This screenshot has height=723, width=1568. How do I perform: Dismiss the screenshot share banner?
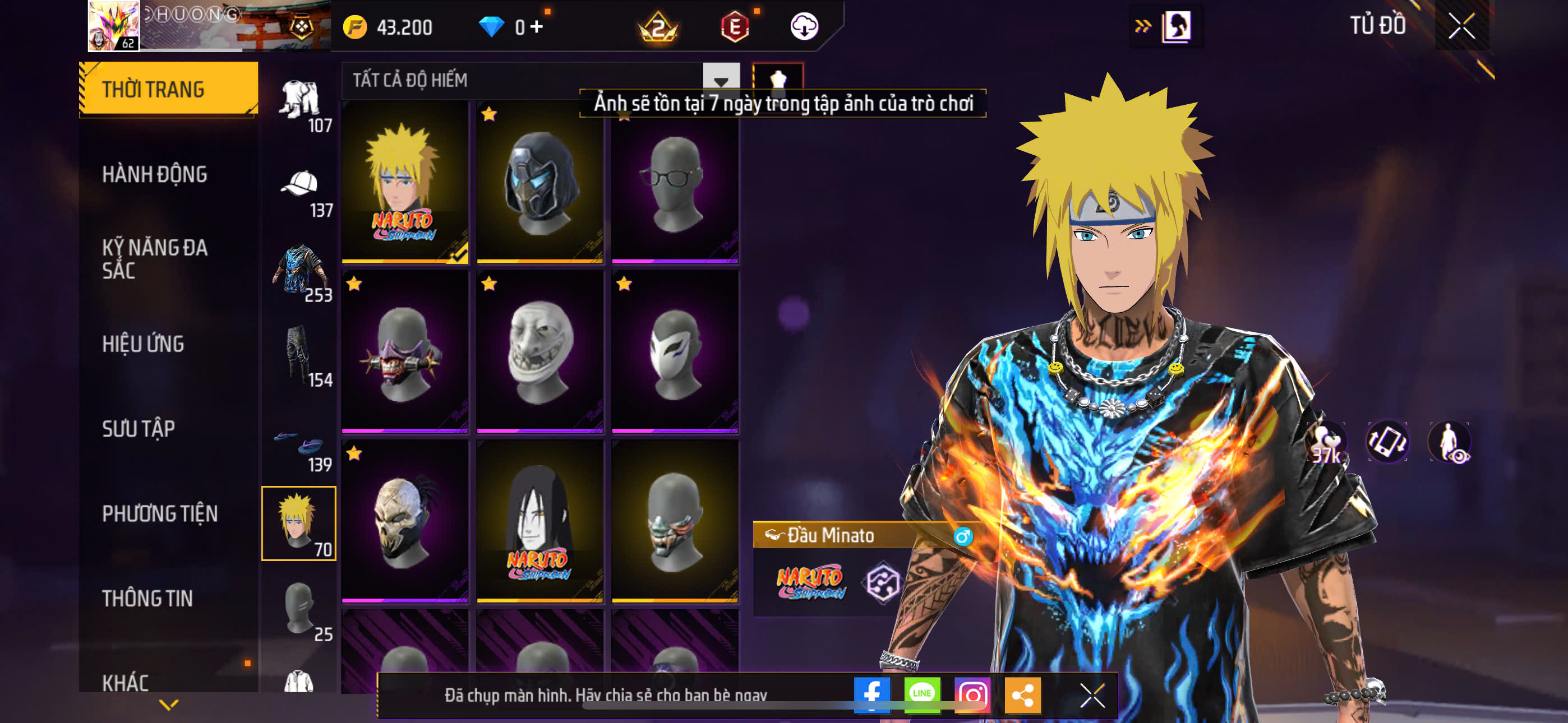pyautogui.click(x=1092, y=694)
